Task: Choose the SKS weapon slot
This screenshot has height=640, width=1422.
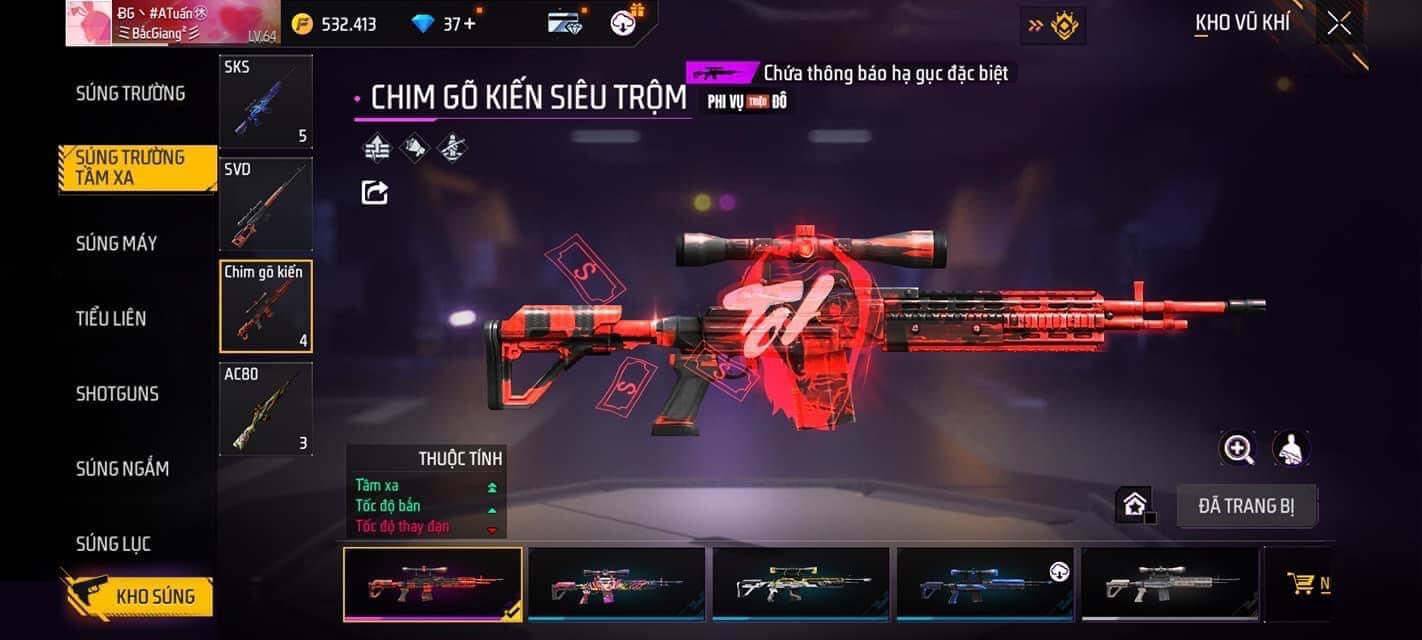Action: (x=266, y=101)
